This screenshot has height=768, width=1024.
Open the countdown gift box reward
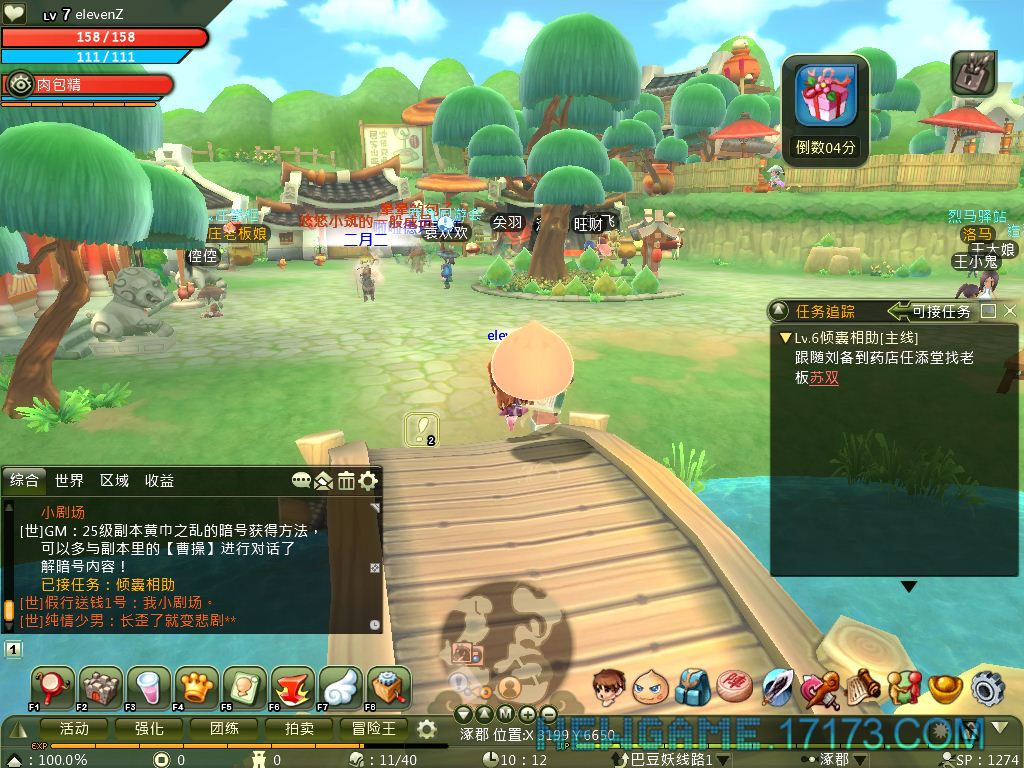coord(826,96)
